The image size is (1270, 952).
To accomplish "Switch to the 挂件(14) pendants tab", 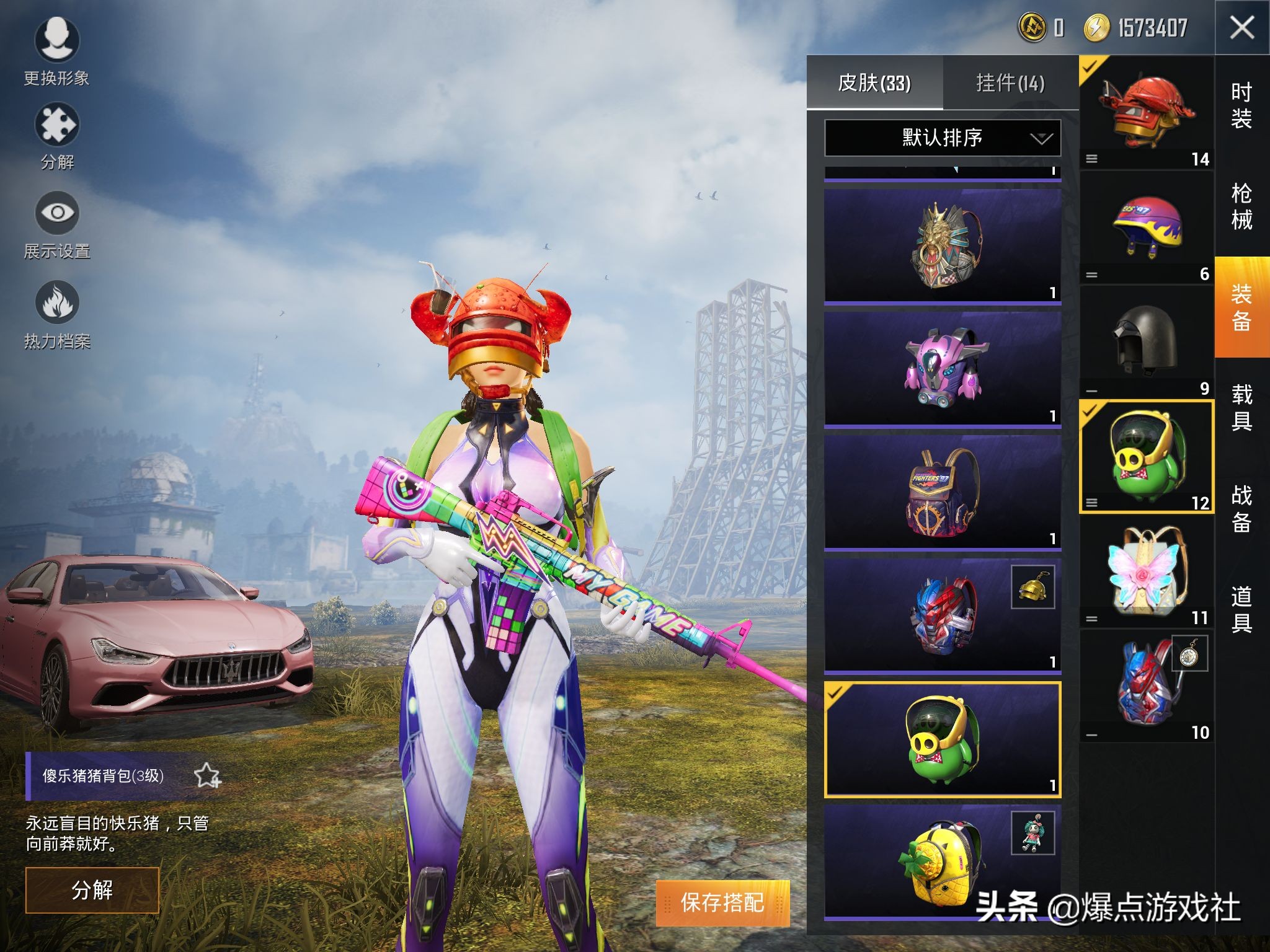I will [x=1010, y=83].
